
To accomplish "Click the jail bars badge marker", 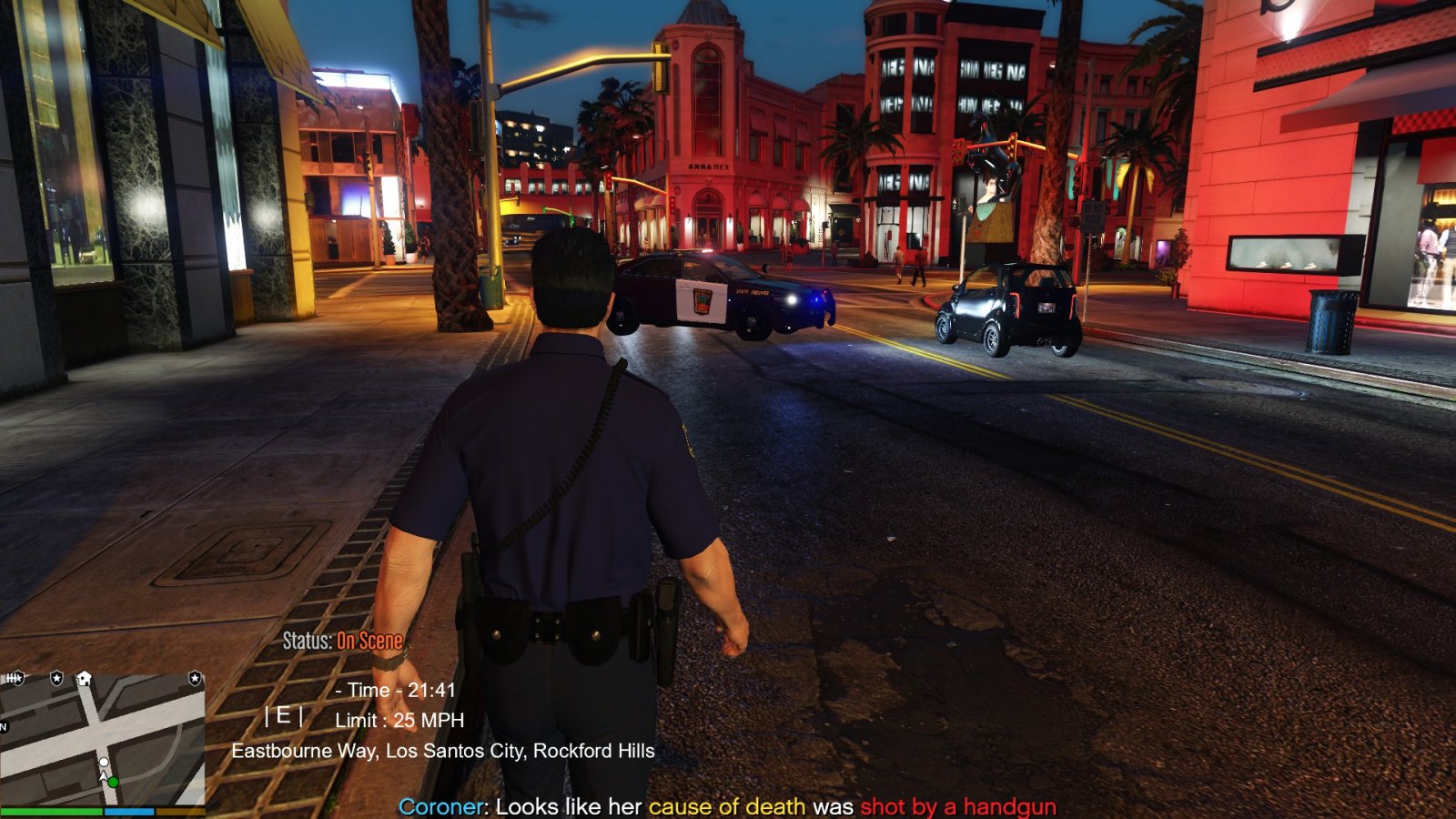I will click(14, 678).
